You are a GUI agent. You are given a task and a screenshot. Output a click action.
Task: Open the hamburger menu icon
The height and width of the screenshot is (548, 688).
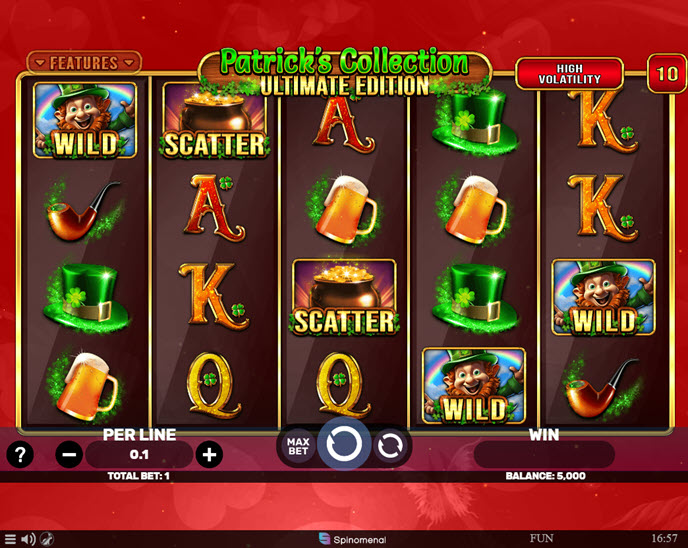point(10,539)
